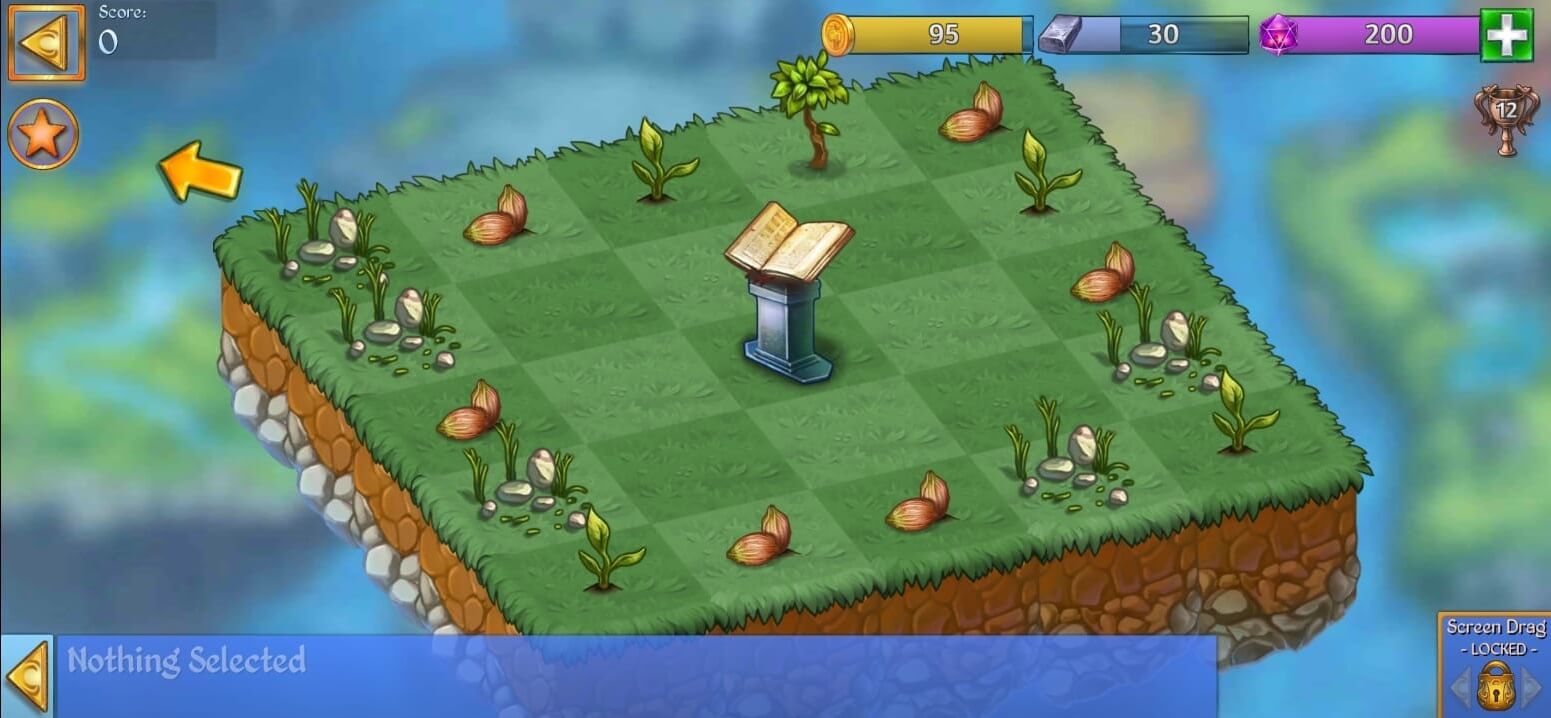Open the star goals button
This screenshot has width=1551, height=718.
click(x=43, y=134)
